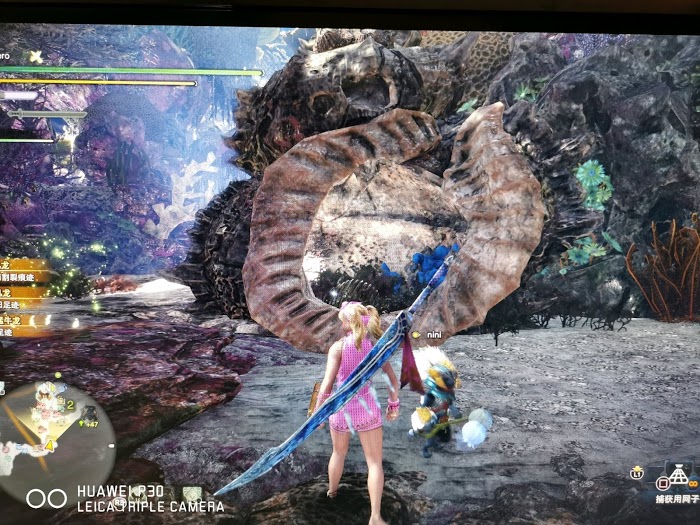Open the circular minimap
Image resolution: width=700 pixels, height=525 pixels.
tap(54, 428)
